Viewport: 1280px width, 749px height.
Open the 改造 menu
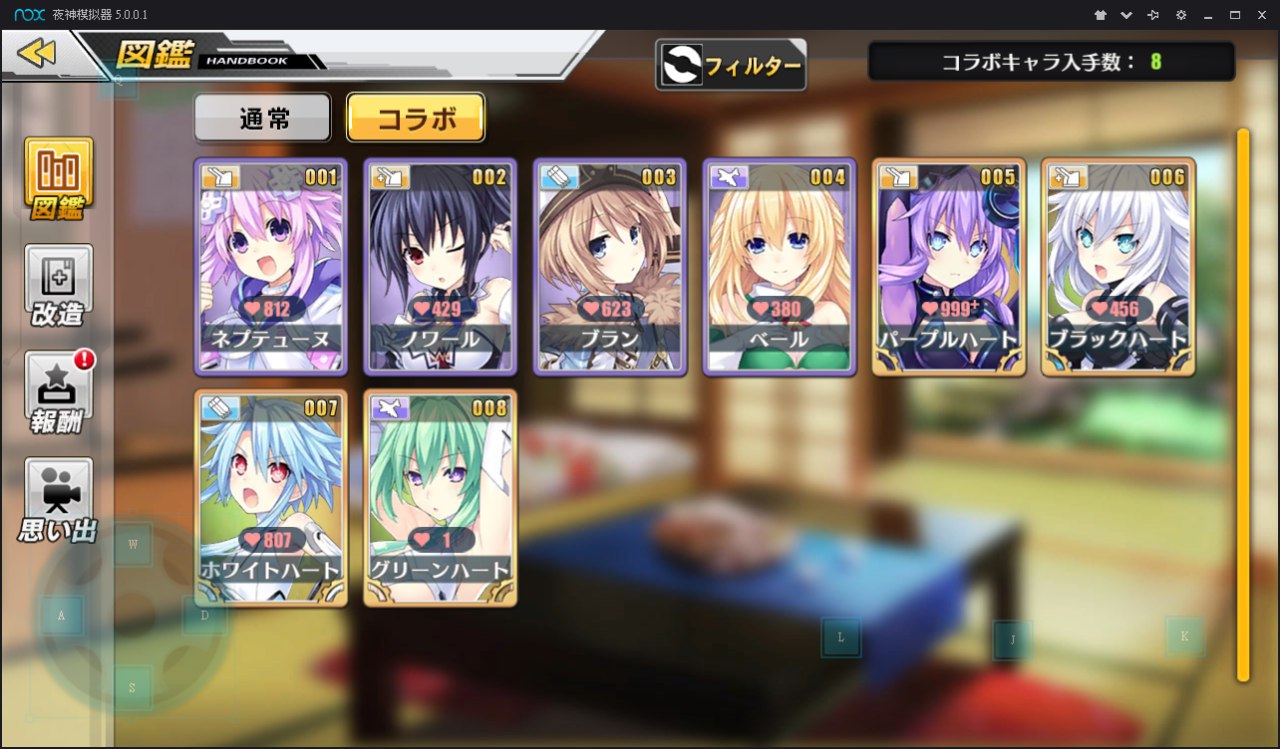[x=59, y=286]
